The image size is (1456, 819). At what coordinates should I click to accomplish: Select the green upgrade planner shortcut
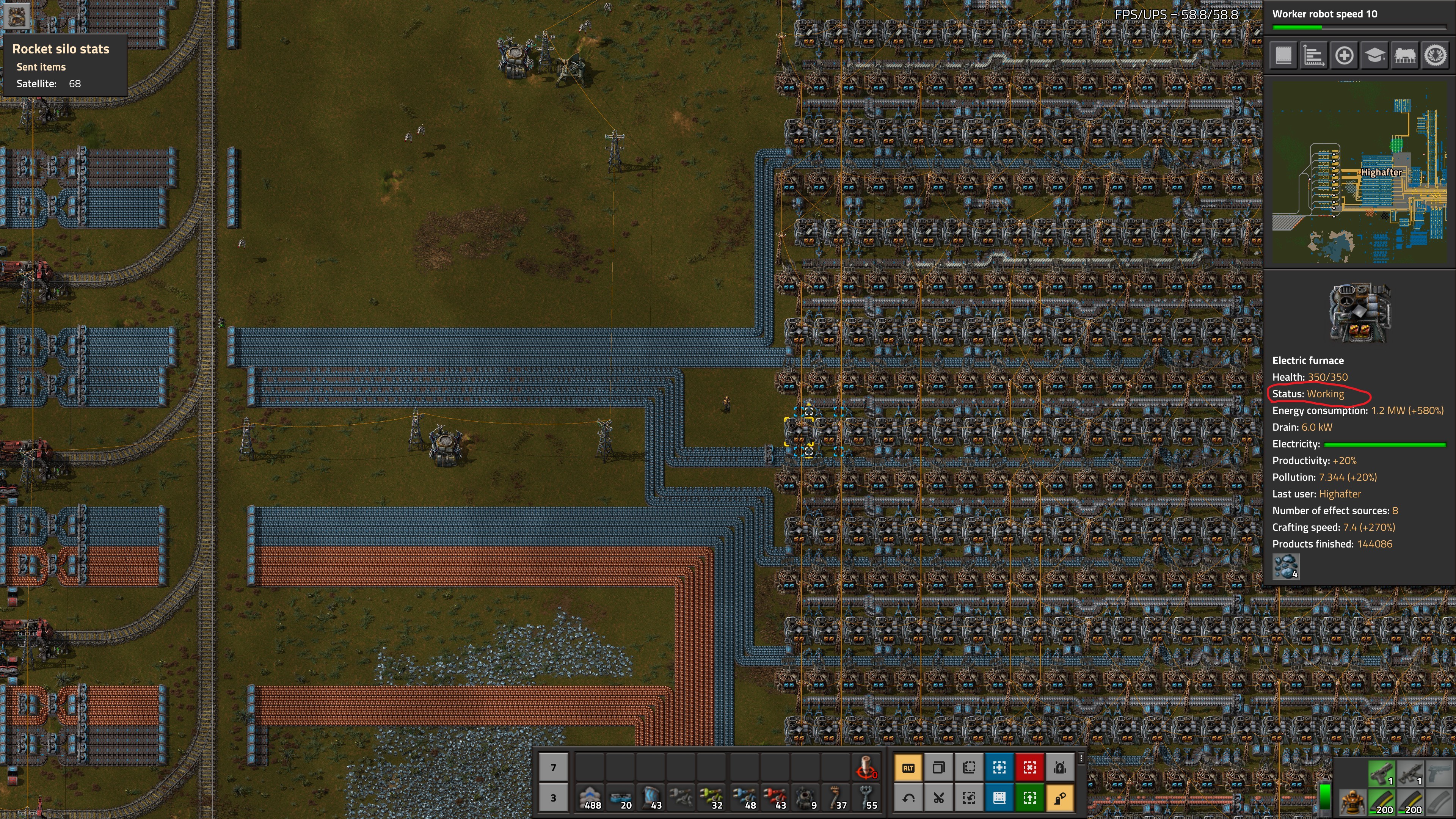[1029, 797]
